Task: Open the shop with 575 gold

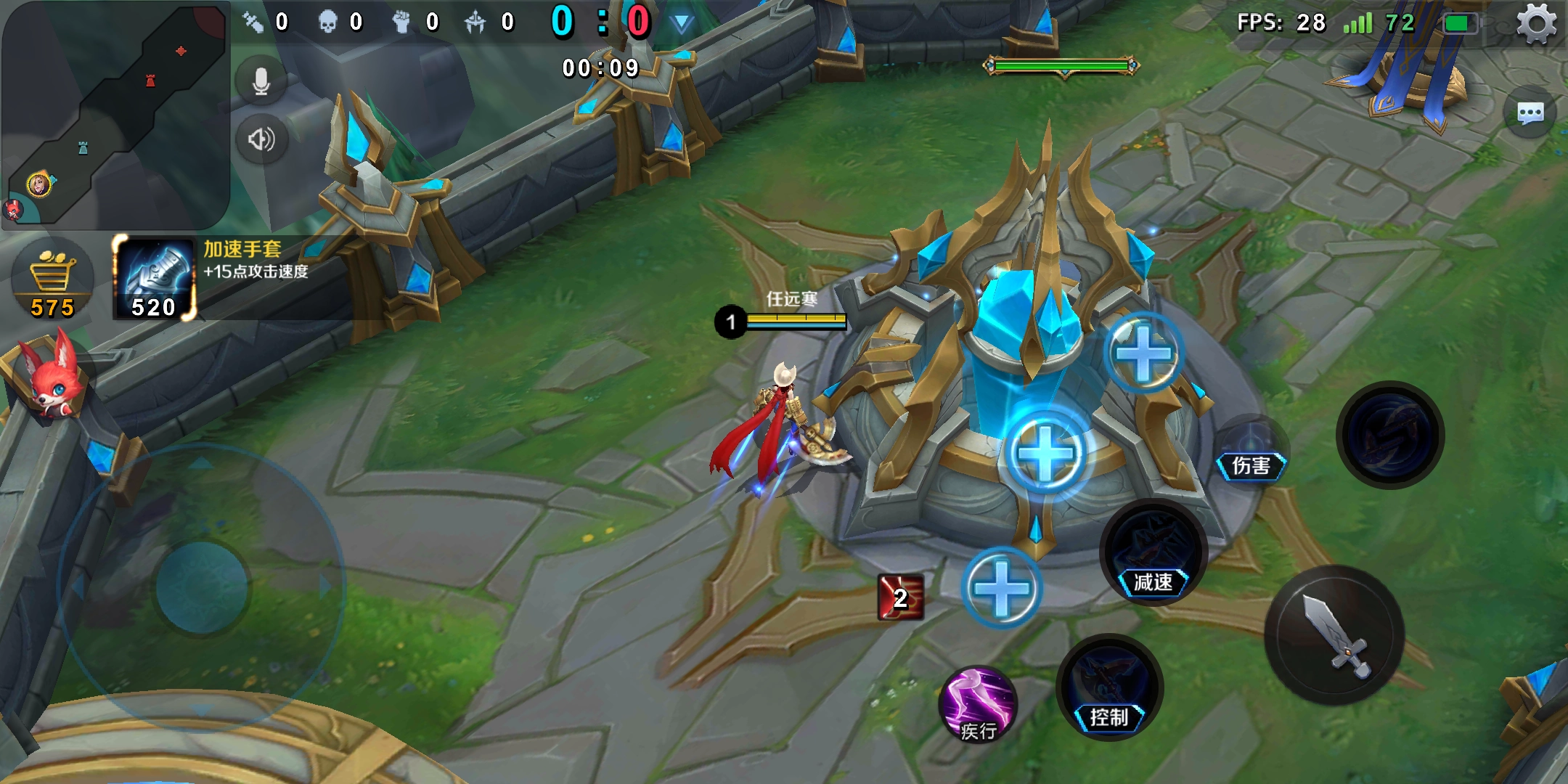Action: point(52,282)
